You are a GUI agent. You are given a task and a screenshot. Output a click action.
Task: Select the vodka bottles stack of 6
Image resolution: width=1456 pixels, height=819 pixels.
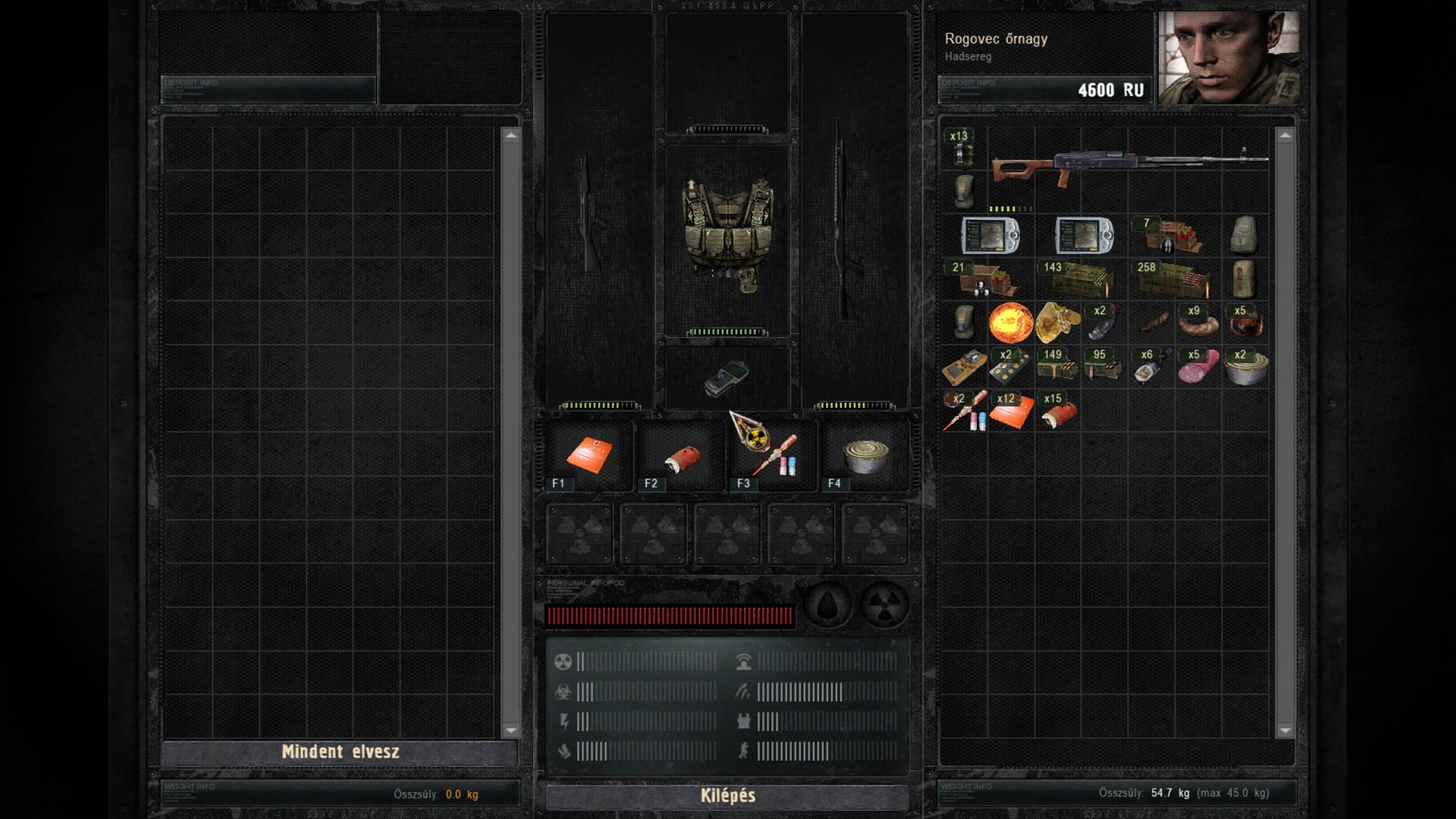coord(1151,367)
